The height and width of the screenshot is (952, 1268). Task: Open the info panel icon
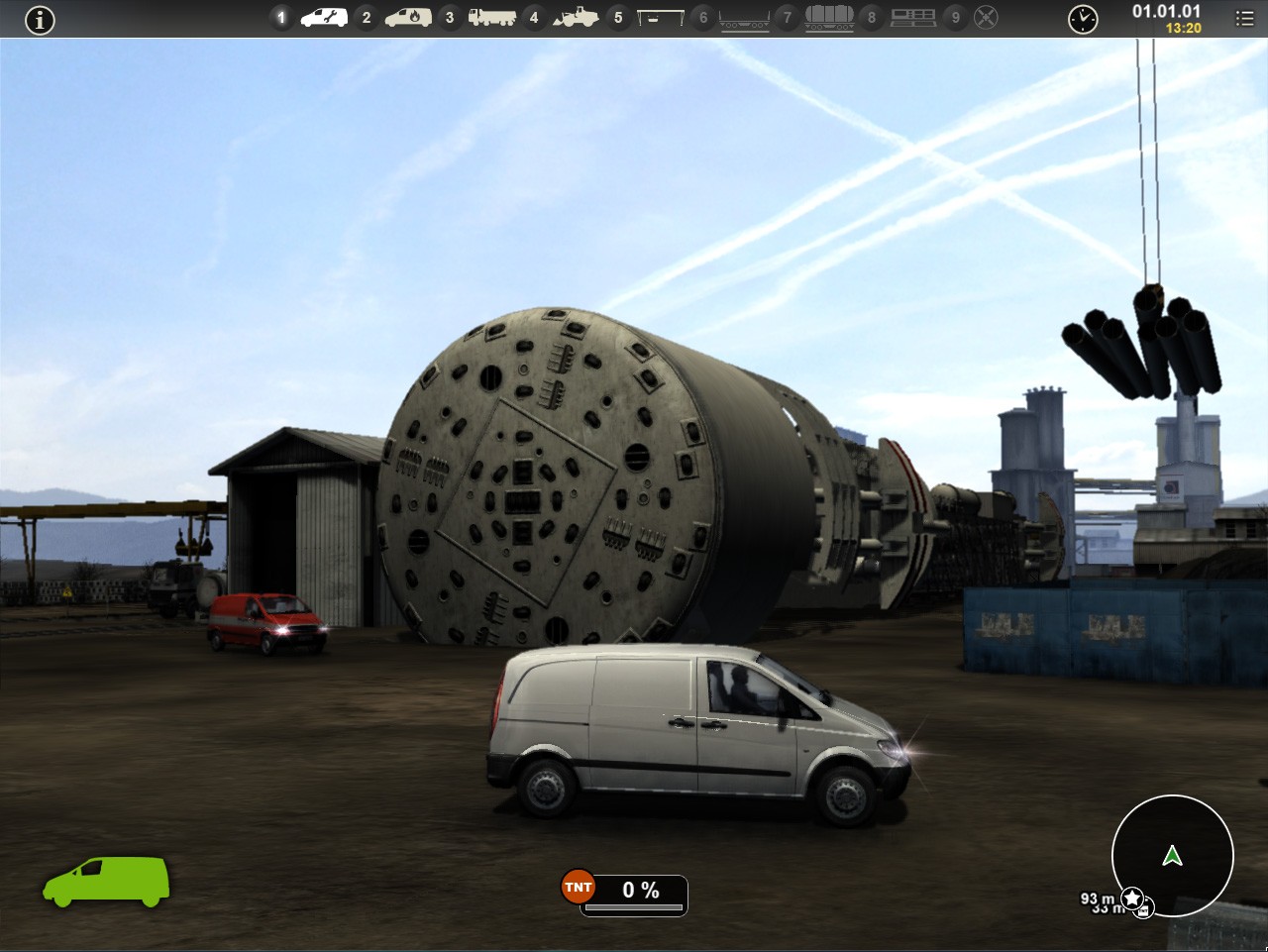40,19
